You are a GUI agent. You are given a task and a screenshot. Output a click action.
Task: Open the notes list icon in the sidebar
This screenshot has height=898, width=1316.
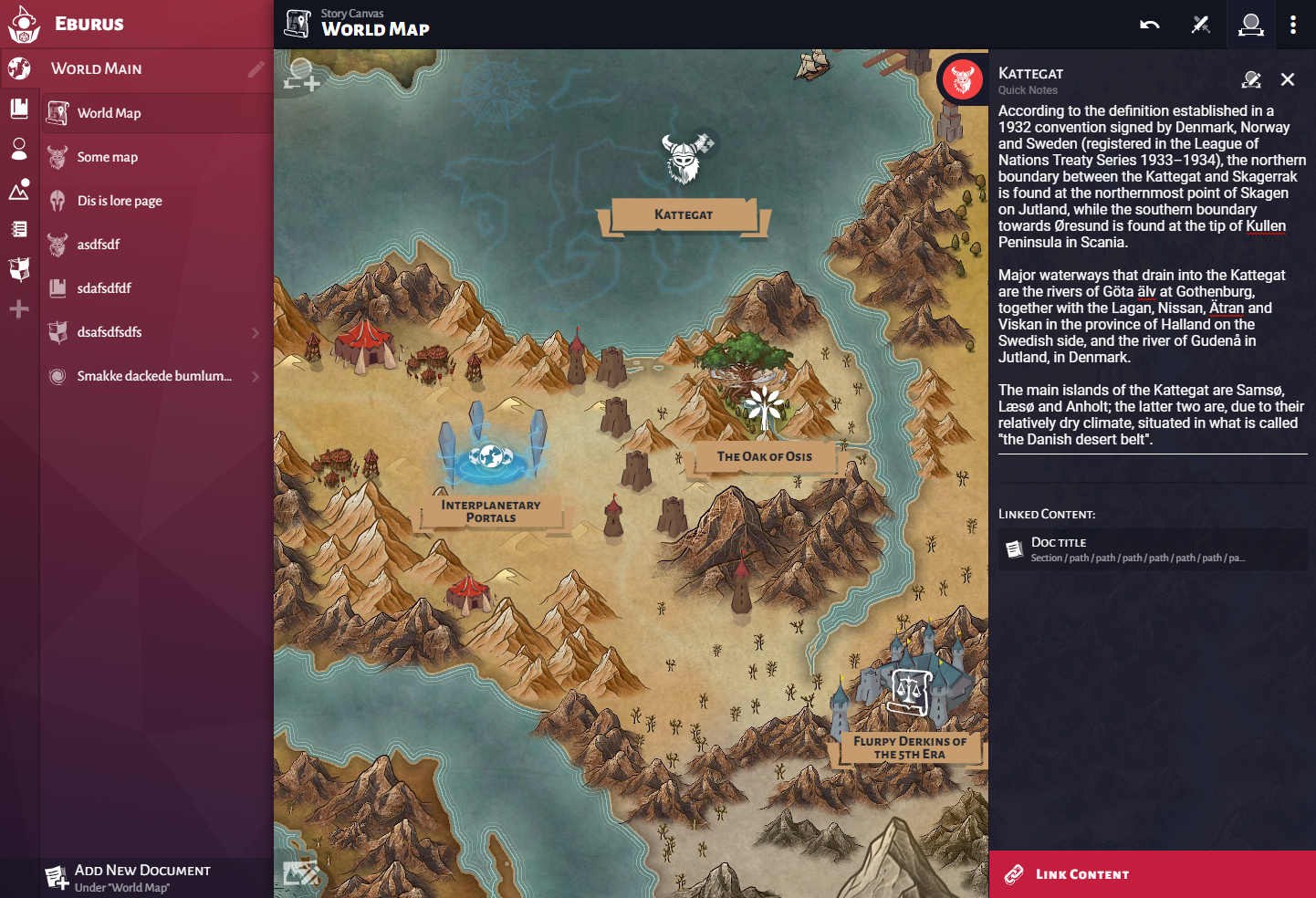click(x=18, y=228)
